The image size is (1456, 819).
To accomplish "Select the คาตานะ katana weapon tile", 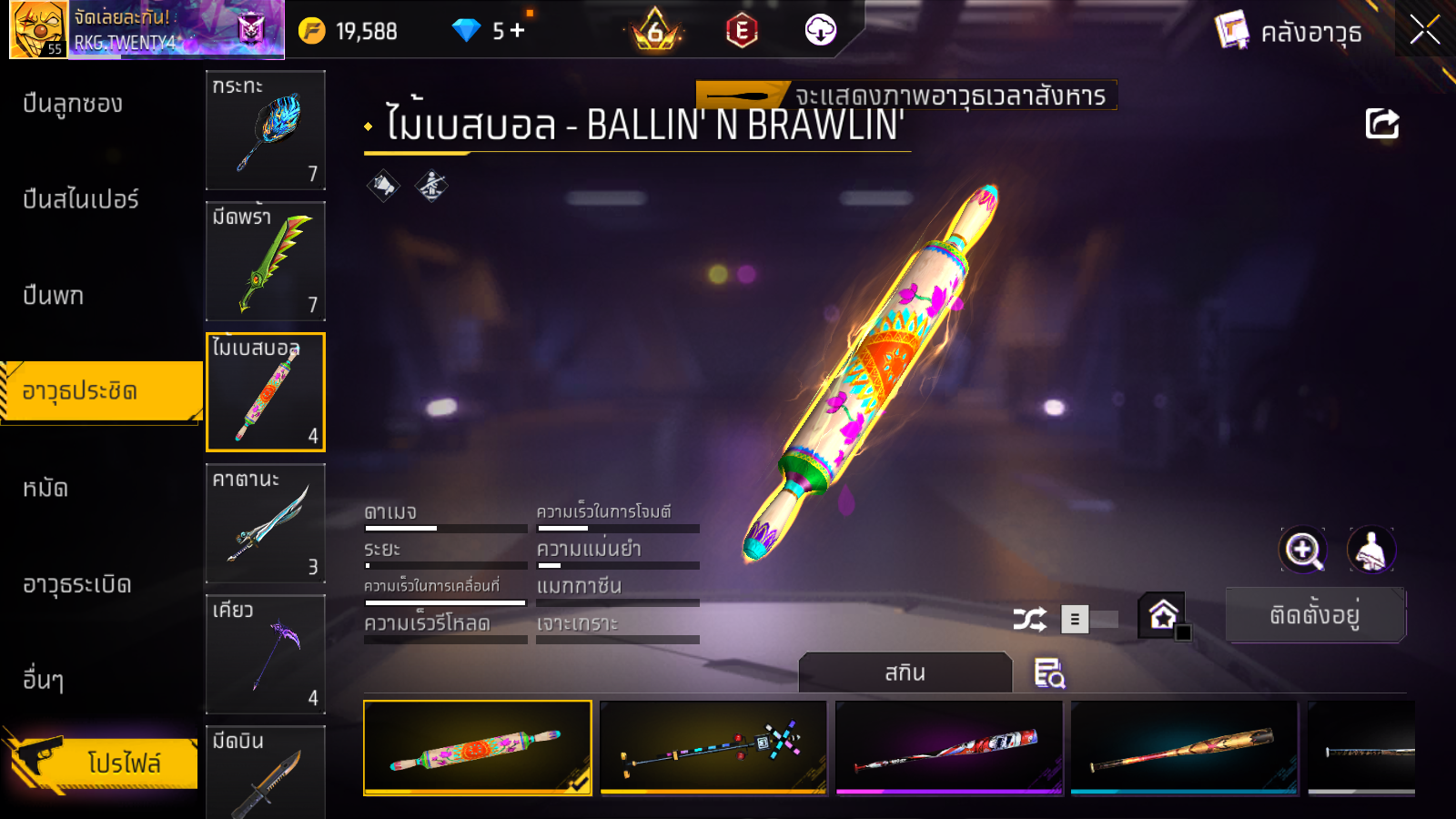I will (x=265, y=523).
